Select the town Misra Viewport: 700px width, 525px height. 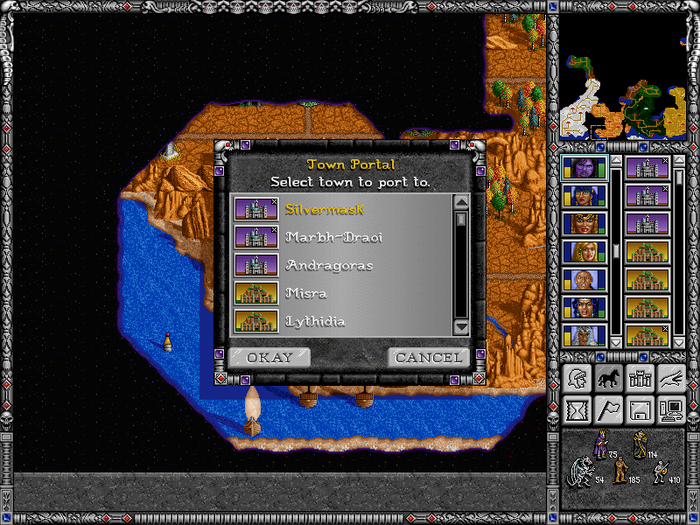[x=306, y=293]
